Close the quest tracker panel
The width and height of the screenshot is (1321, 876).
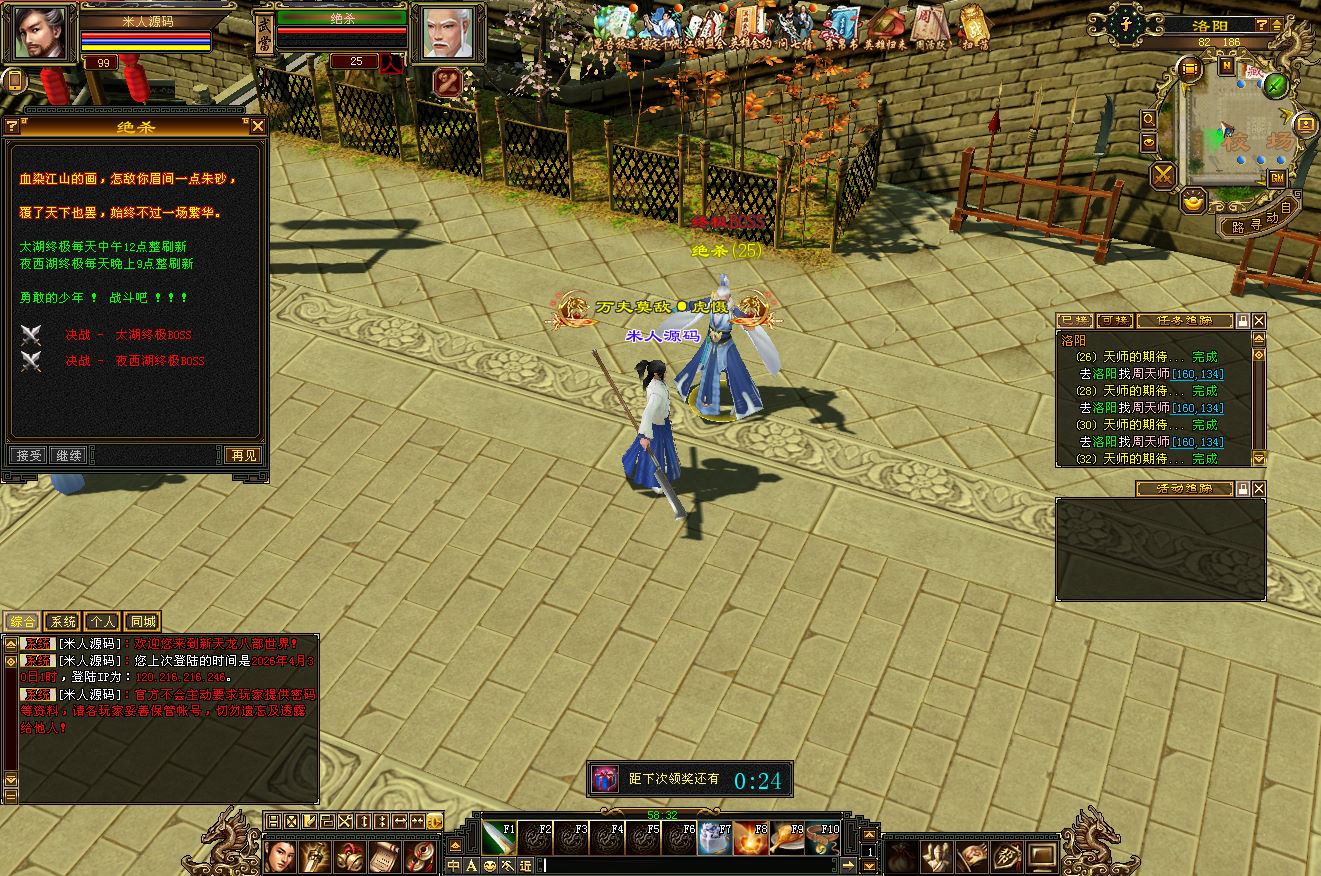click(x=1259, y=321)
